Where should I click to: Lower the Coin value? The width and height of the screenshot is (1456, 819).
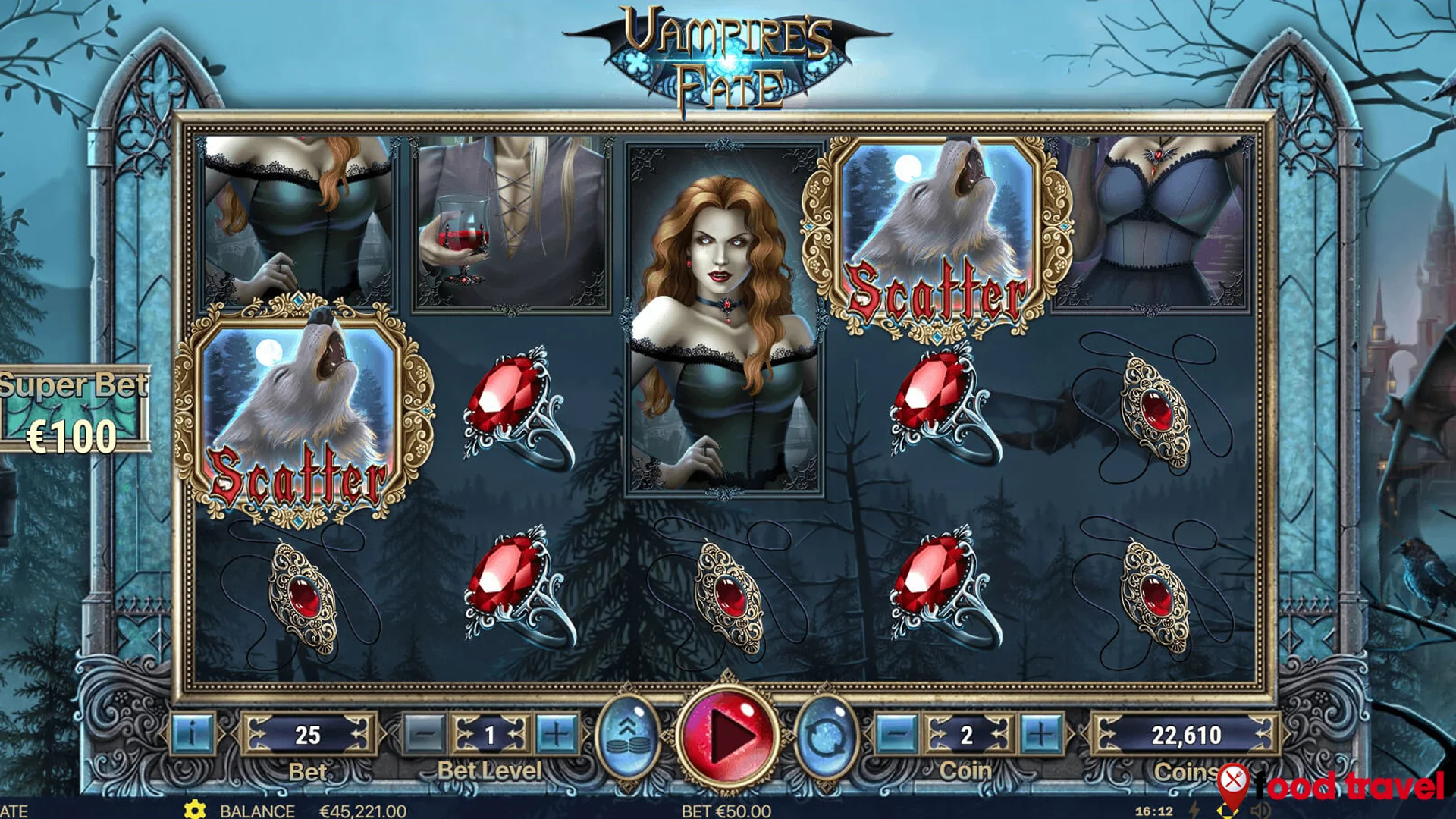click(x=897, y=734)
